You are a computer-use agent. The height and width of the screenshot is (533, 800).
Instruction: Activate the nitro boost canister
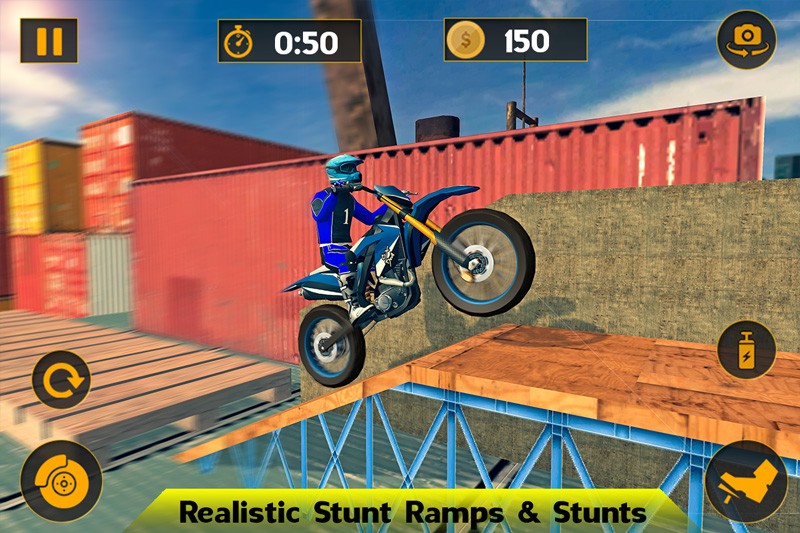746,351
